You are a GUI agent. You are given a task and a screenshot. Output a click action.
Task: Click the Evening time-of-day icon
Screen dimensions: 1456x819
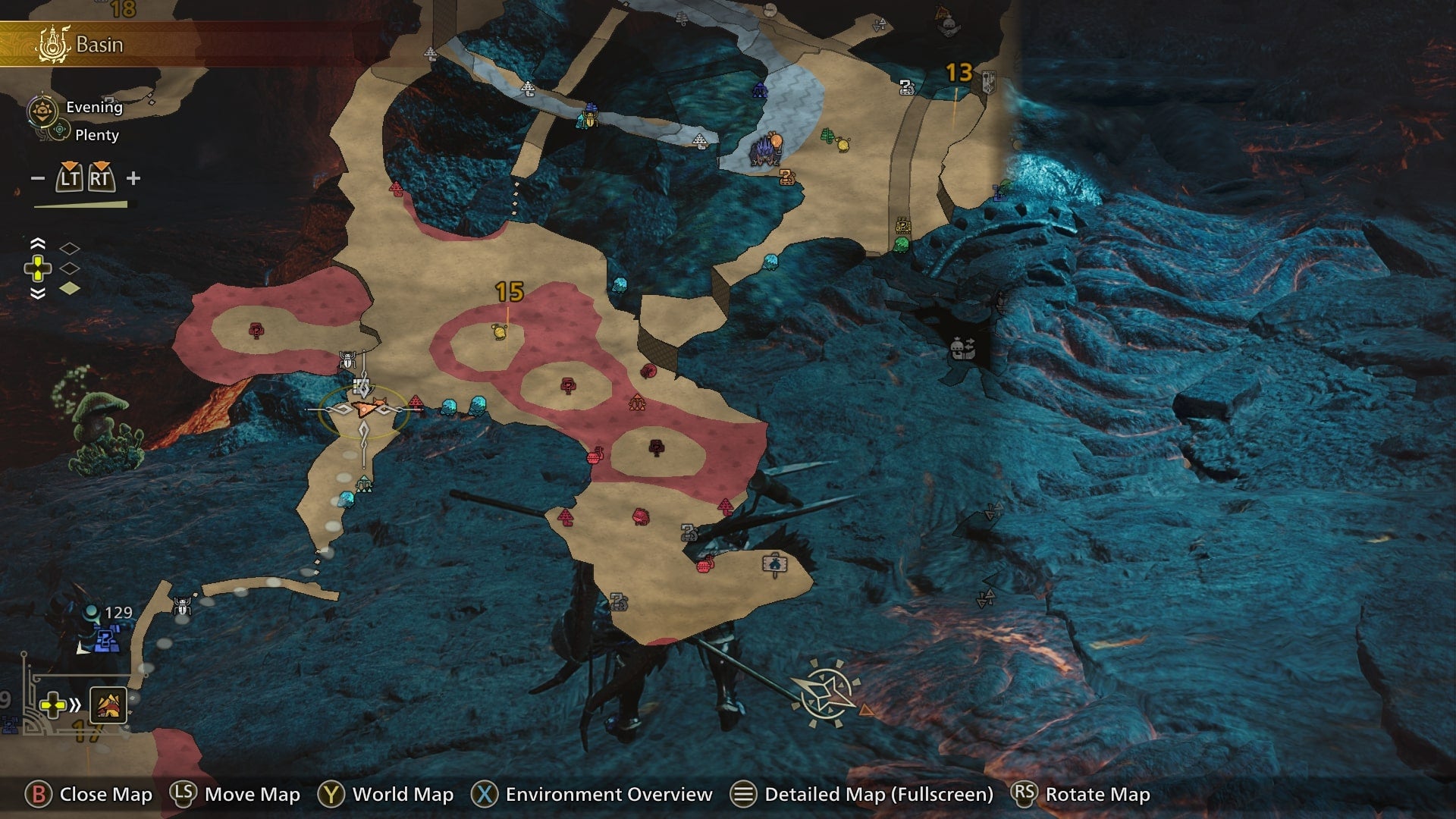42,110
